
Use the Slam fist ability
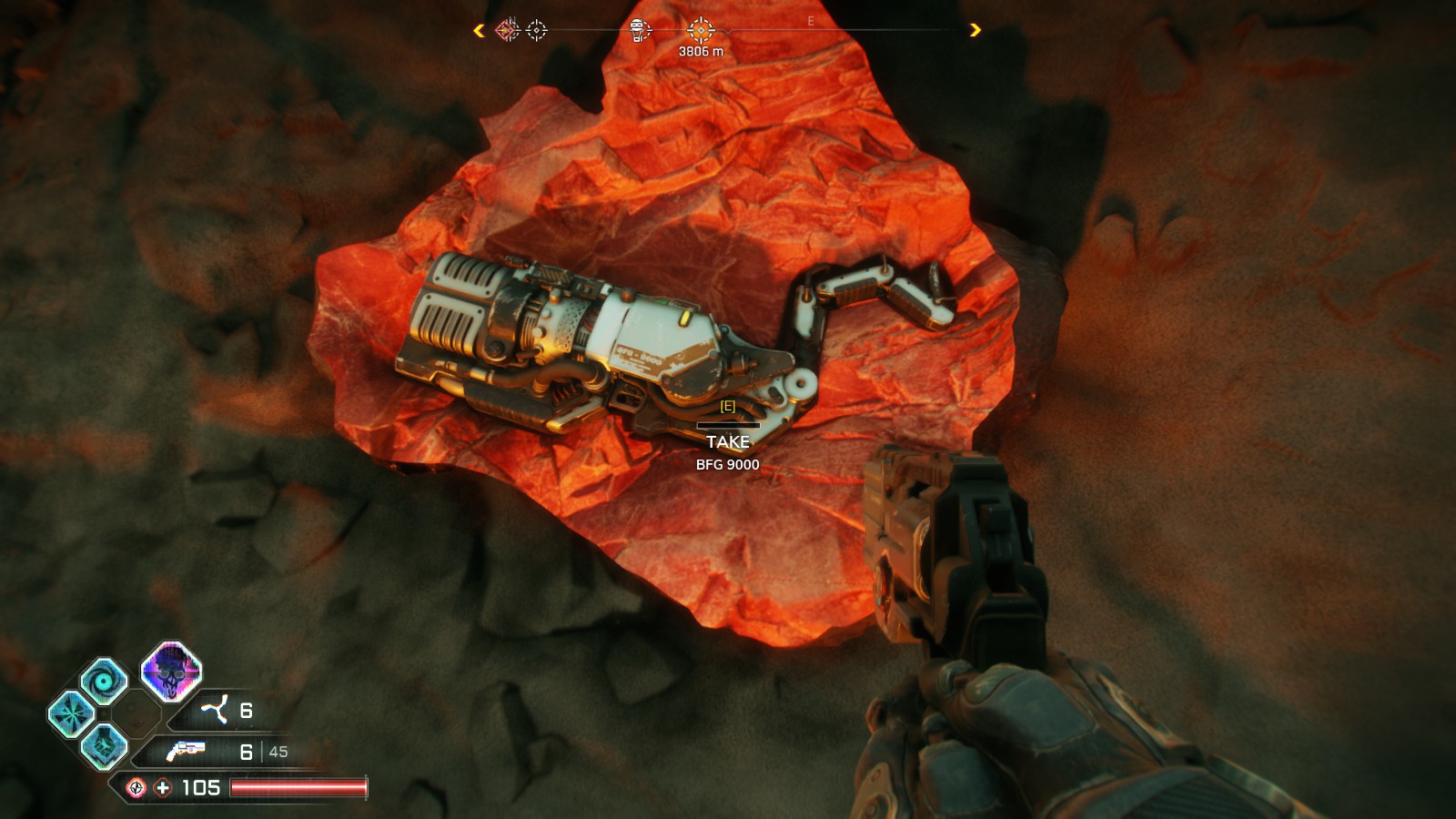104,746
